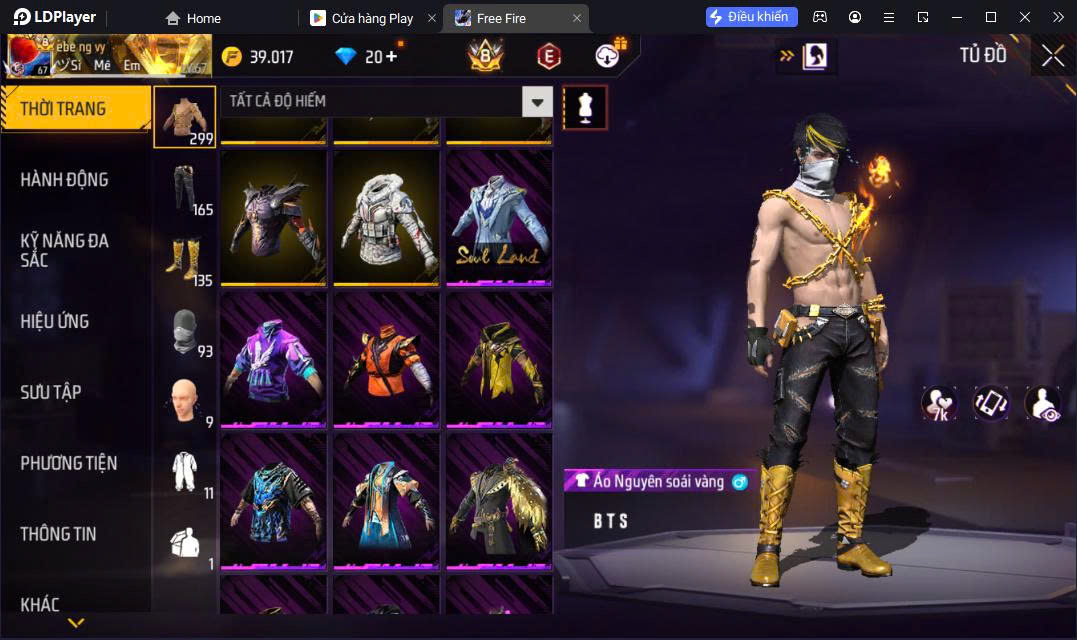1077x640 pixels.
Task: Select the blue Soul Land jacket
Action: pos(499,218)
